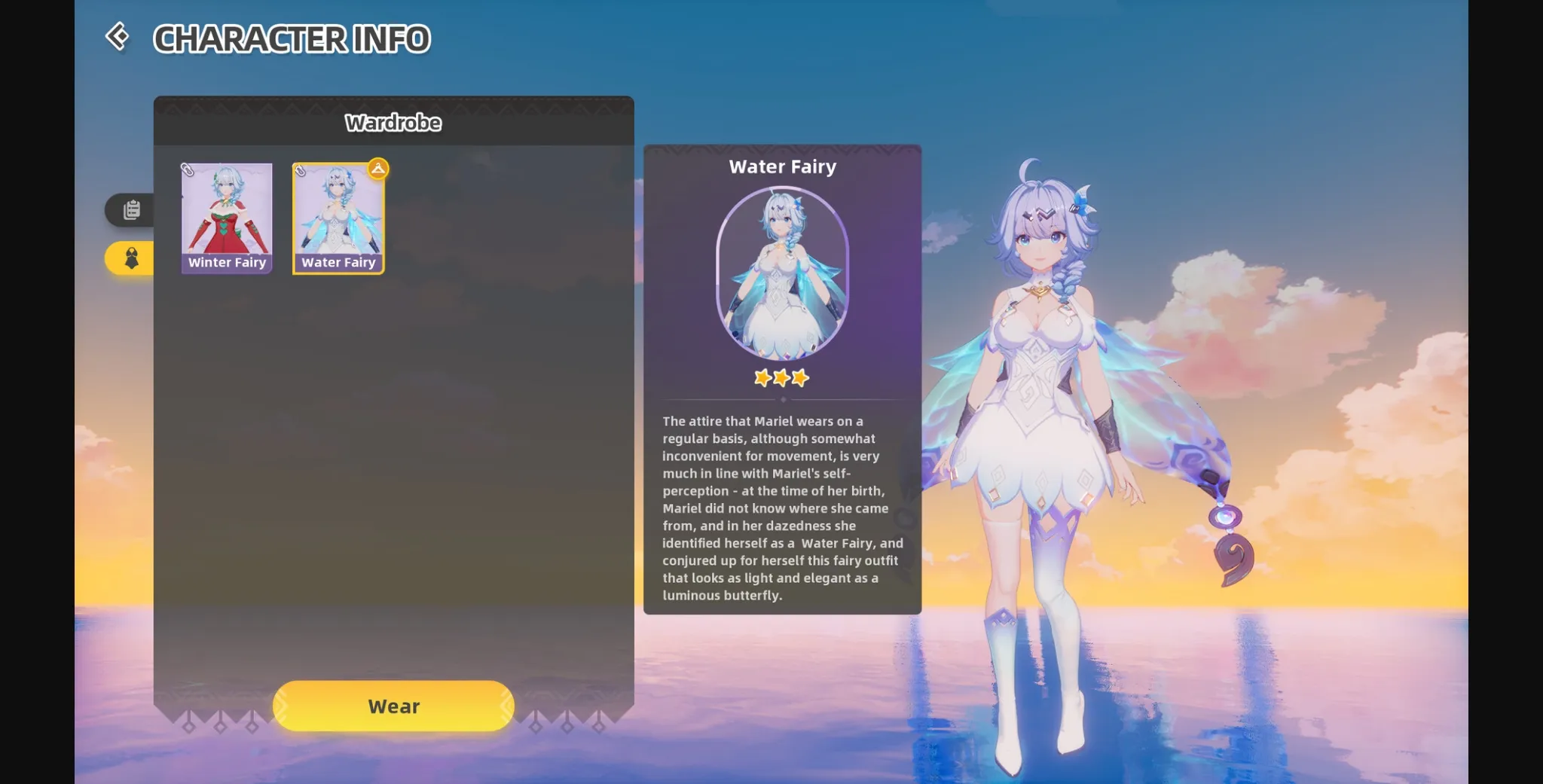Screen dimensions: 1543x784
Task: Click the Water Fairy portrait in the detail panel
Action: click(x=782, y=275)
